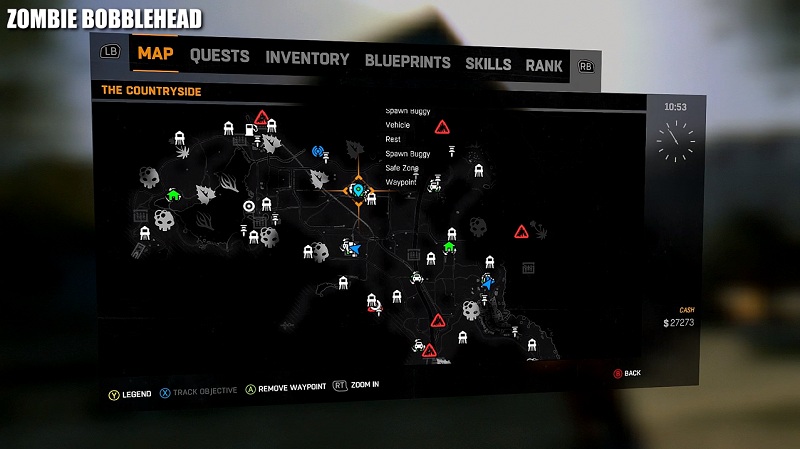Go to the Skills tab
The height and width of the screenshot is (449, 800).
click(x=488, y=64)
